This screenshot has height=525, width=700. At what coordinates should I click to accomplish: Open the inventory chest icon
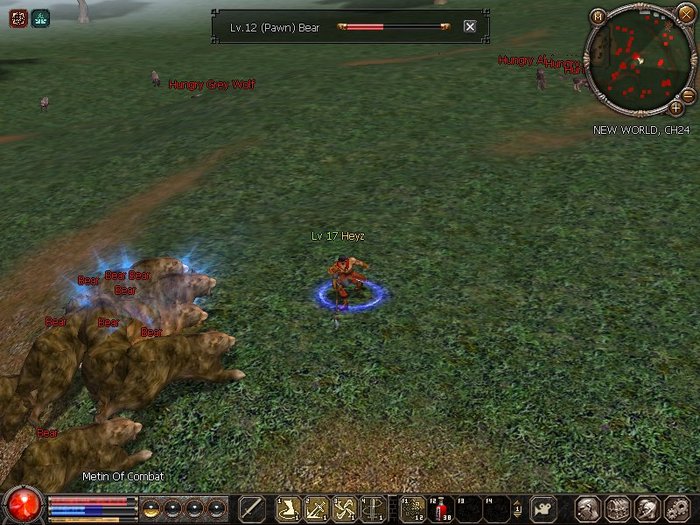click(x=617, y=508)
